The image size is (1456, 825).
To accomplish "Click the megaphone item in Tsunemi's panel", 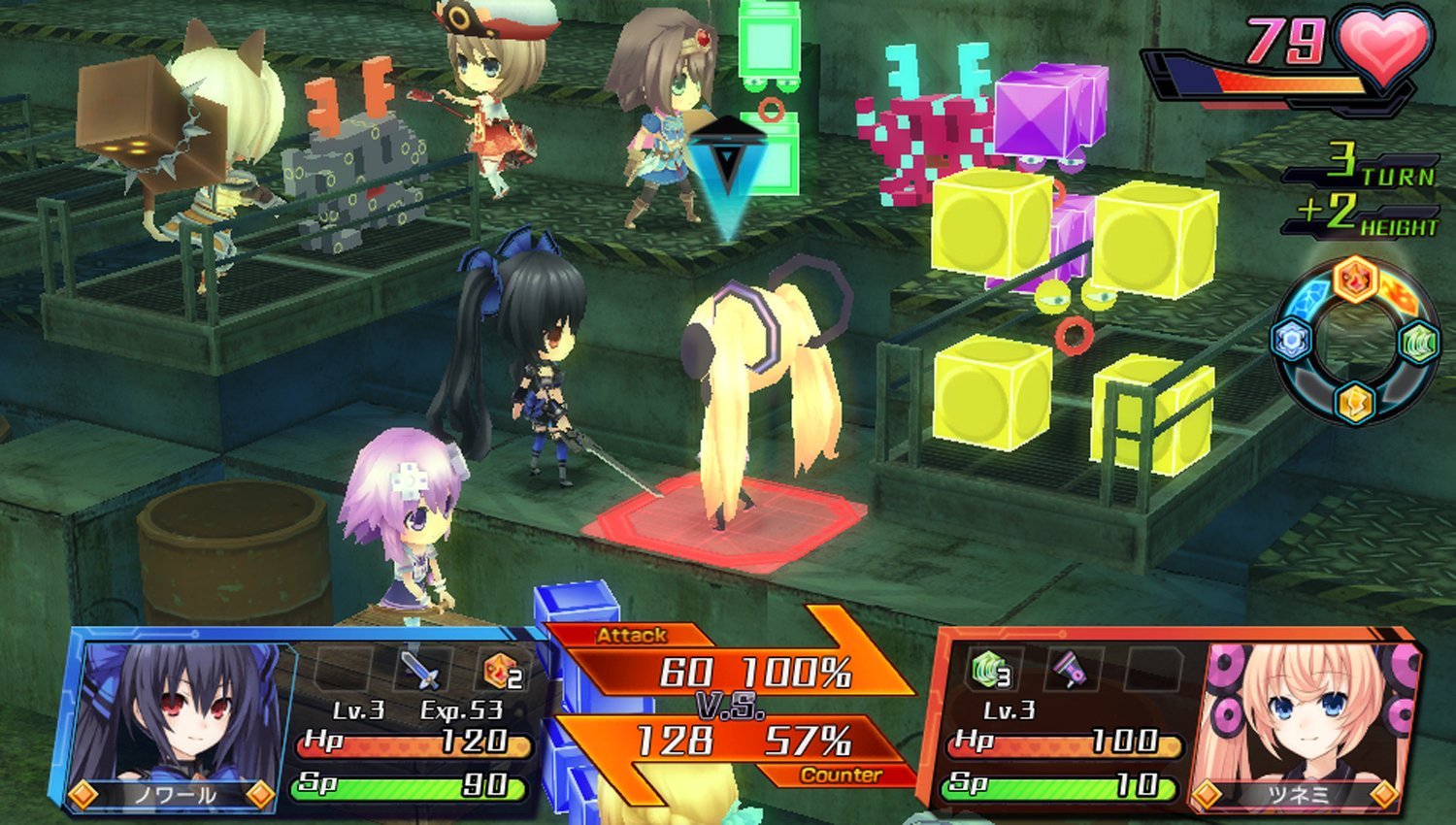I will coord(1069,668).
